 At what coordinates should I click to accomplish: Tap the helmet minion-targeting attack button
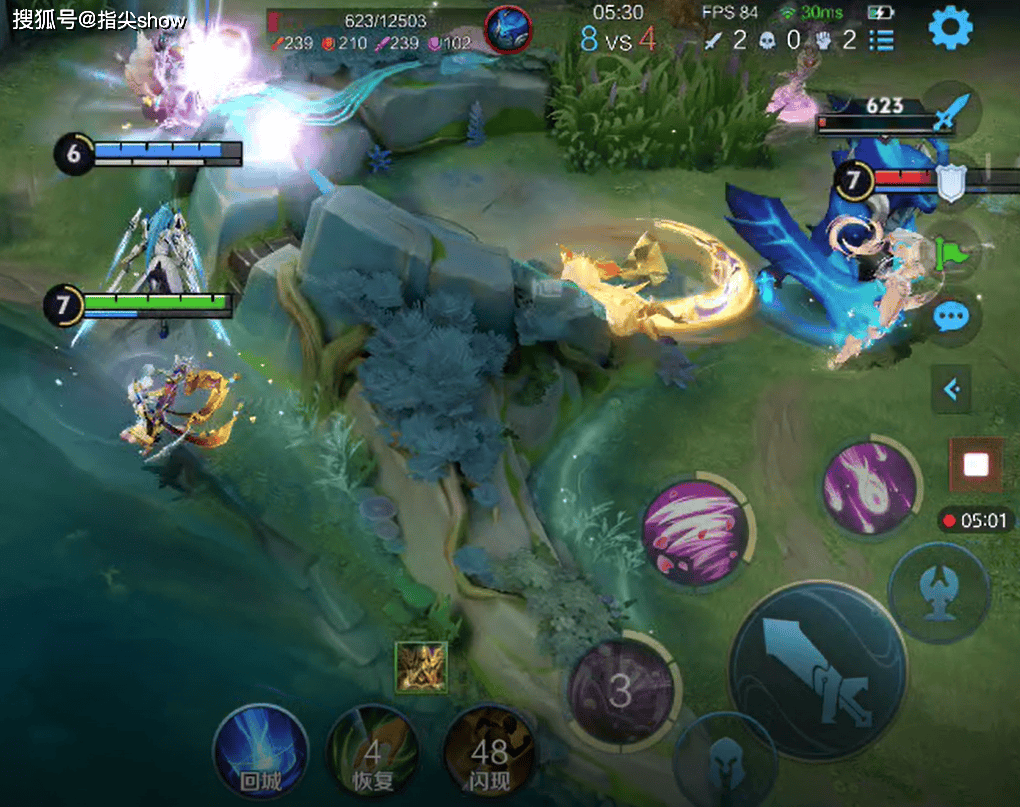(x=725, y=766)
